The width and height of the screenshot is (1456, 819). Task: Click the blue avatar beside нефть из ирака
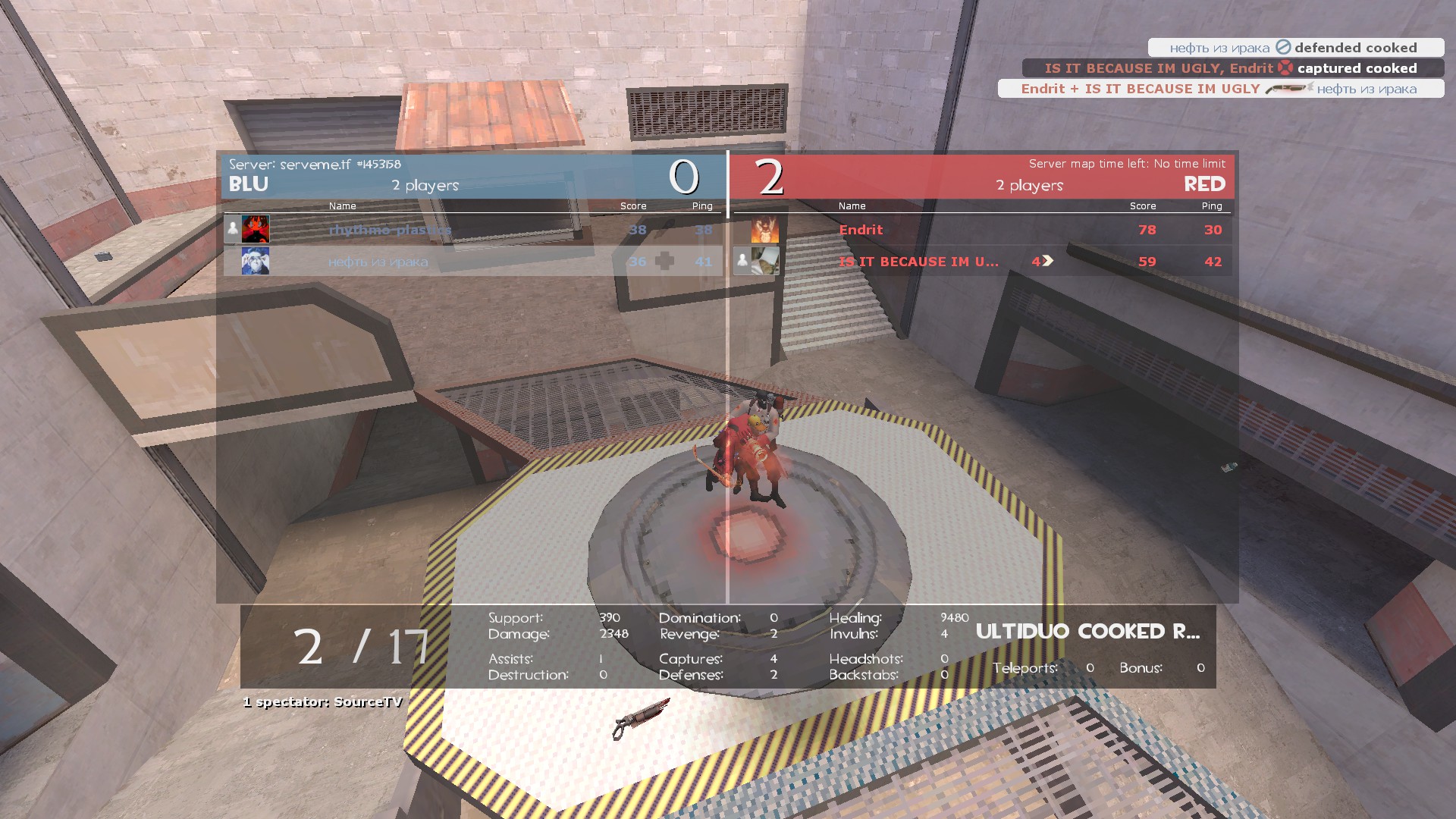pyautogui.click(x=255, y=262)
